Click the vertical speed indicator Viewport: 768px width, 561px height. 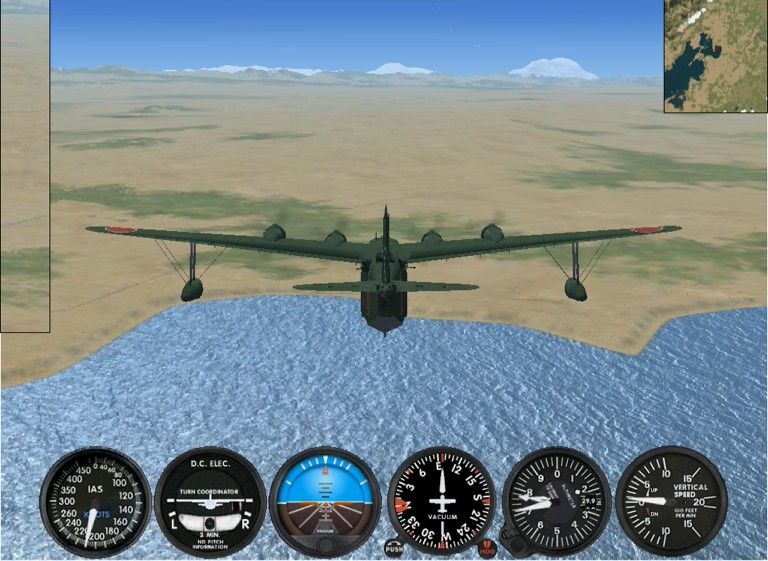pyautogui.click(x=671, y=500)
